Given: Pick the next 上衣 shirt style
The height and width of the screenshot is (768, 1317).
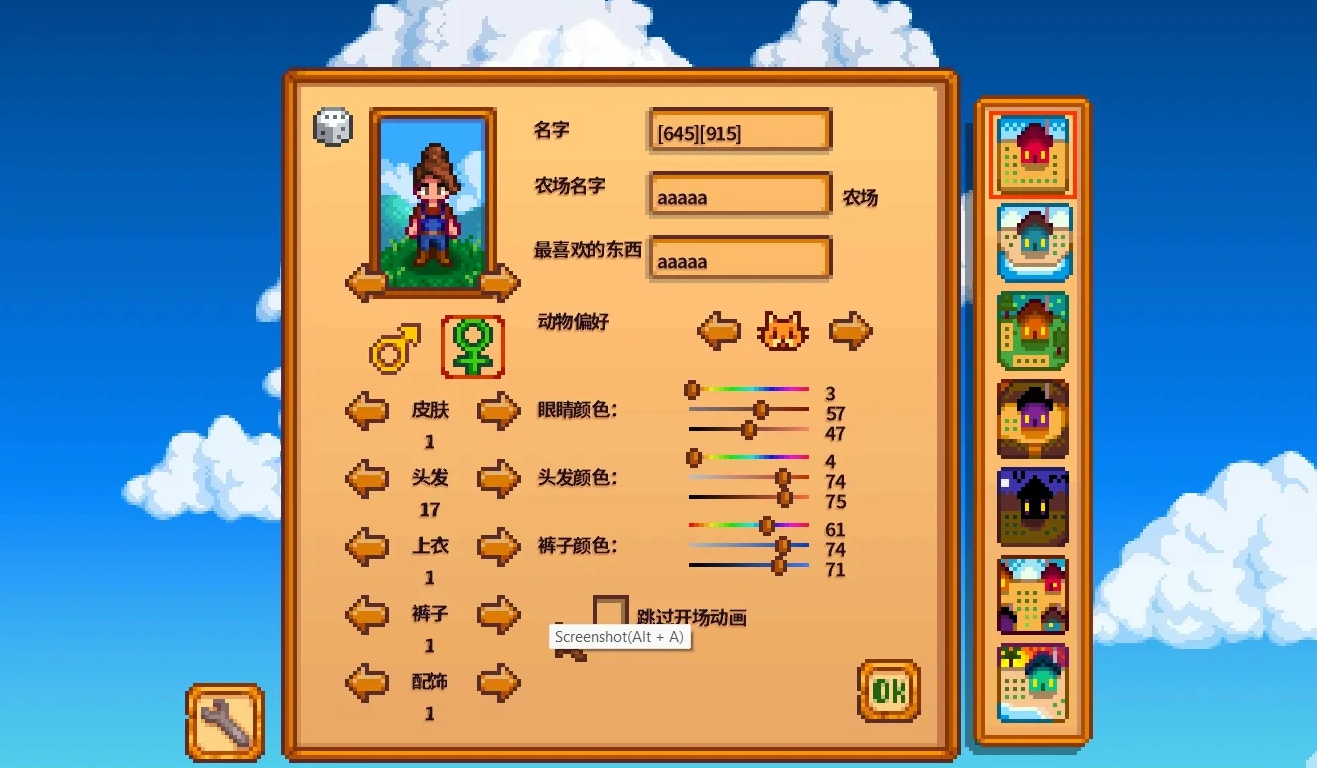Looking at the screenshot, I should click(498, 547).
